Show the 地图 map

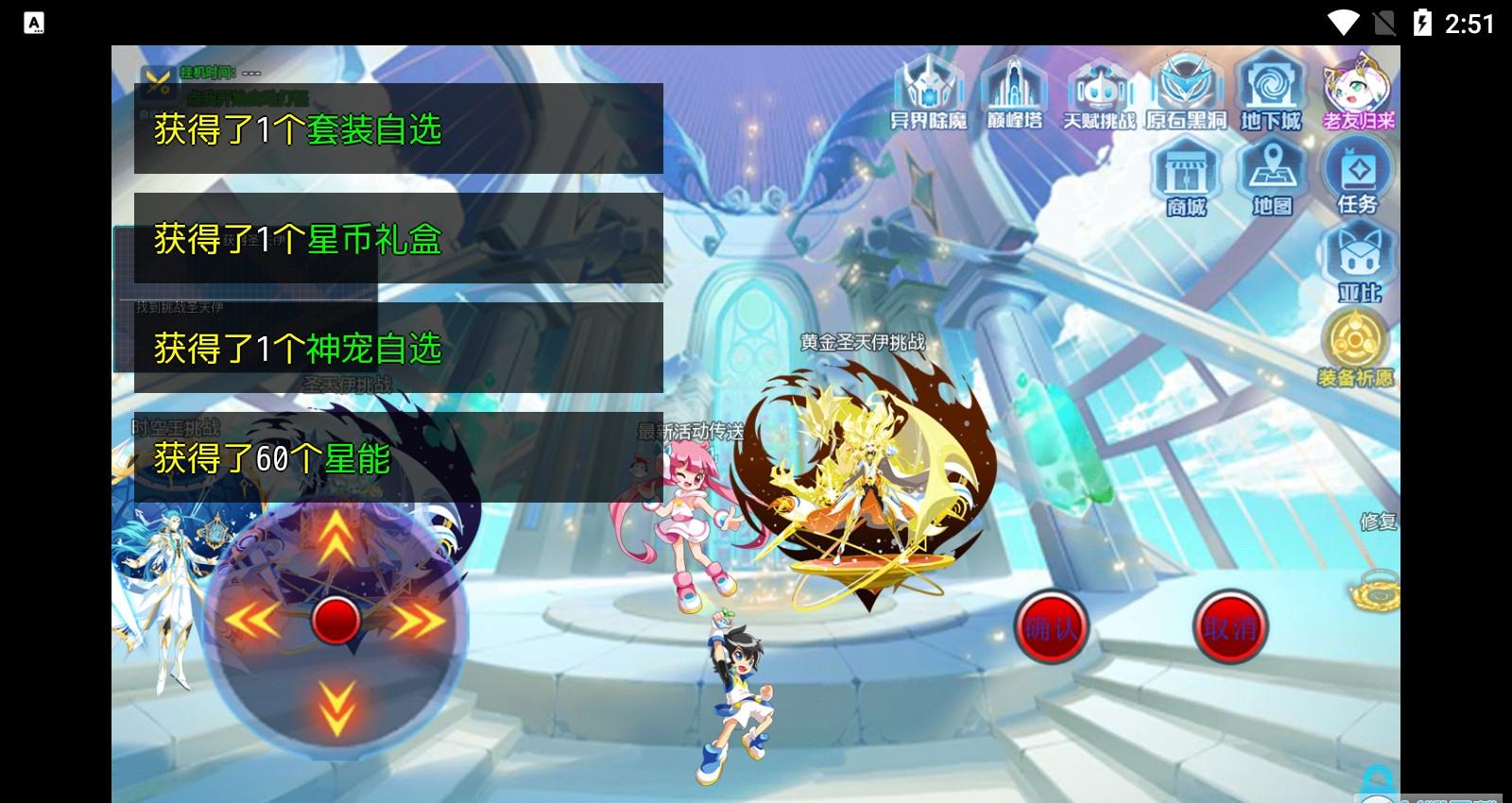pos(1271,178)
